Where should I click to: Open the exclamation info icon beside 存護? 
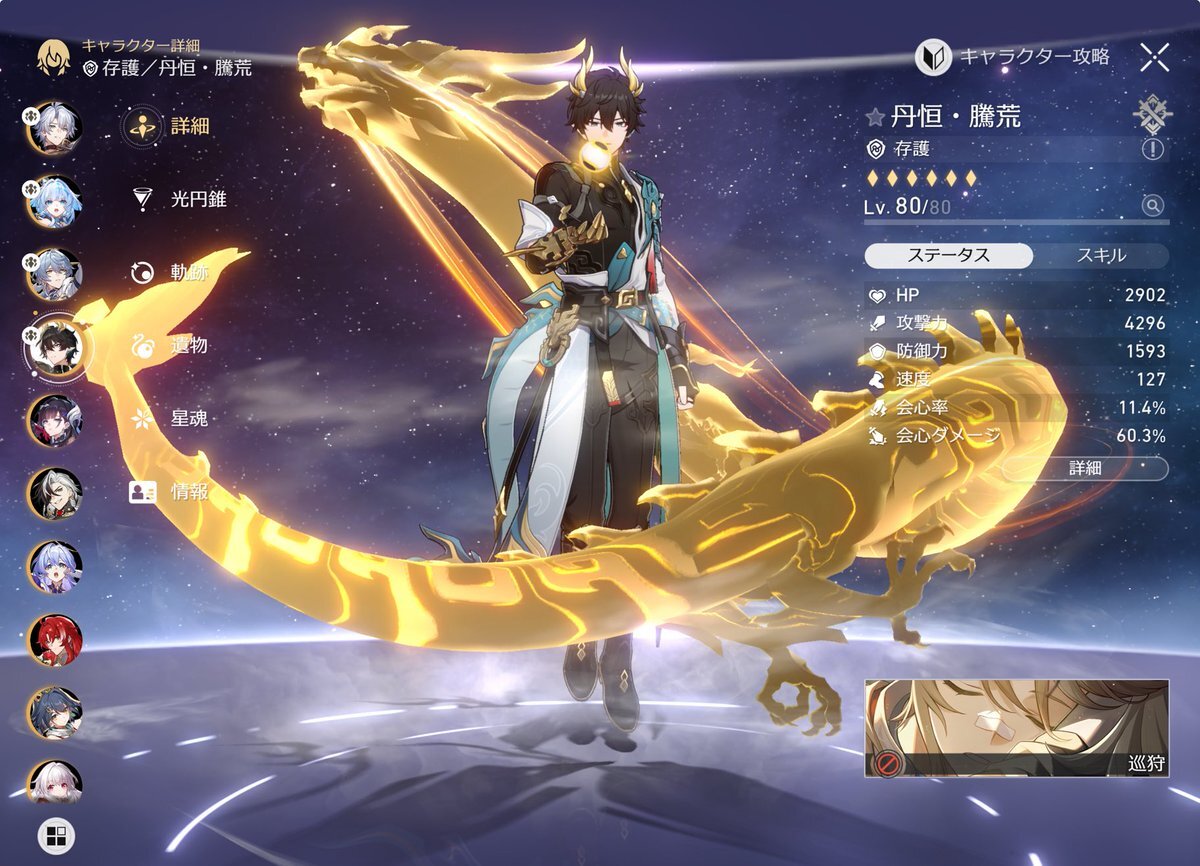tap(1153, 149)
